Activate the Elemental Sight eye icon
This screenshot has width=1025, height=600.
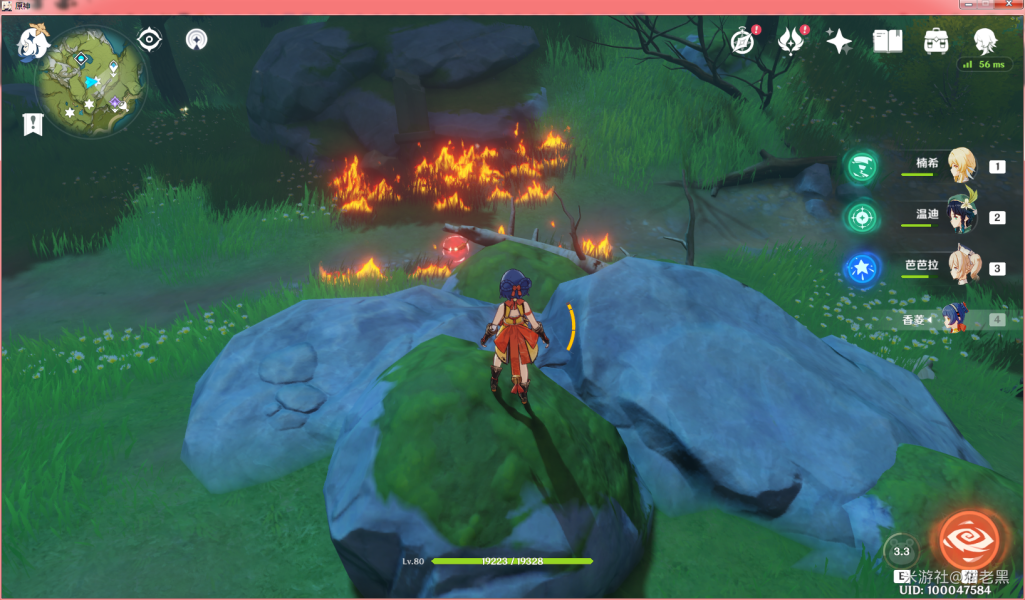click(150, 40)
